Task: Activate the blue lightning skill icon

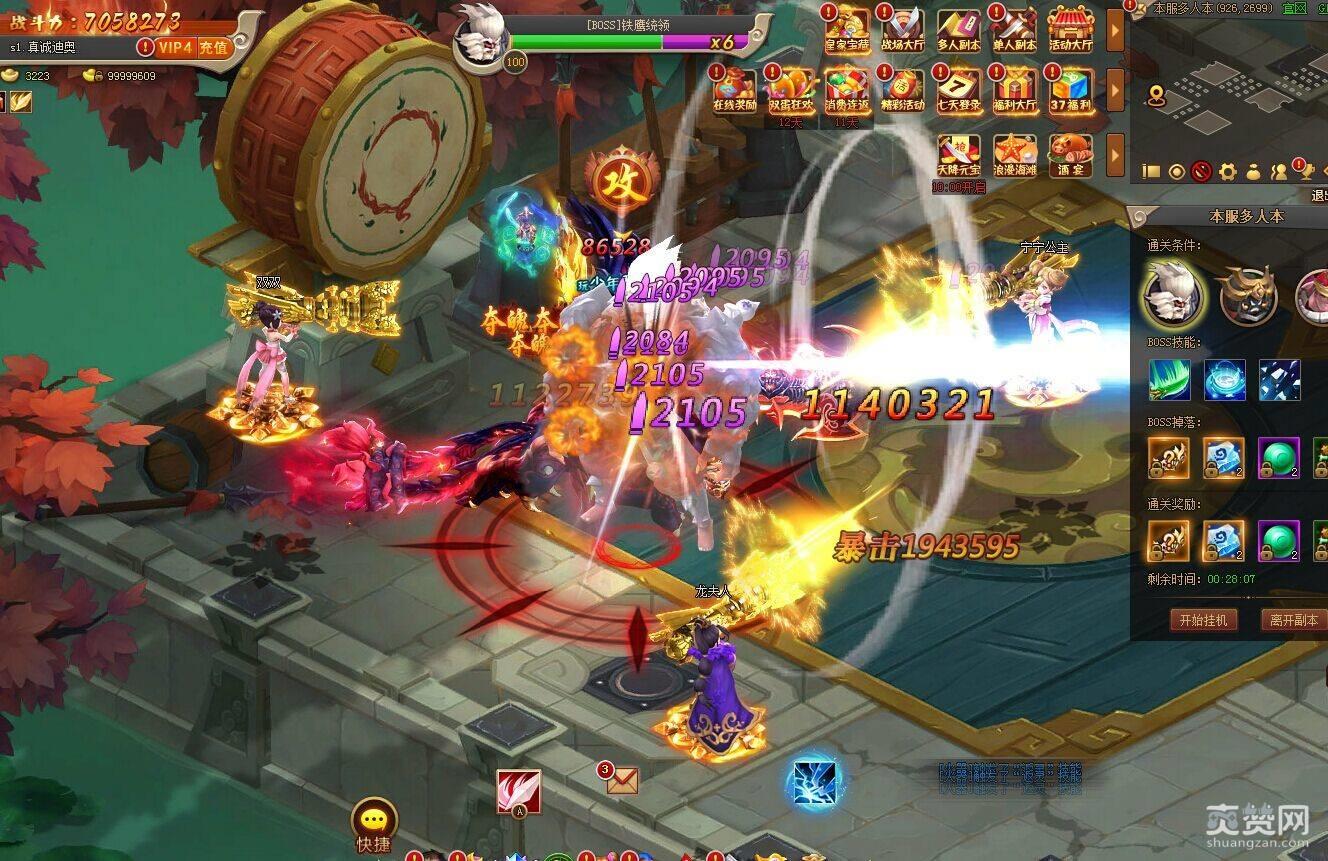Action: point(811,783)
